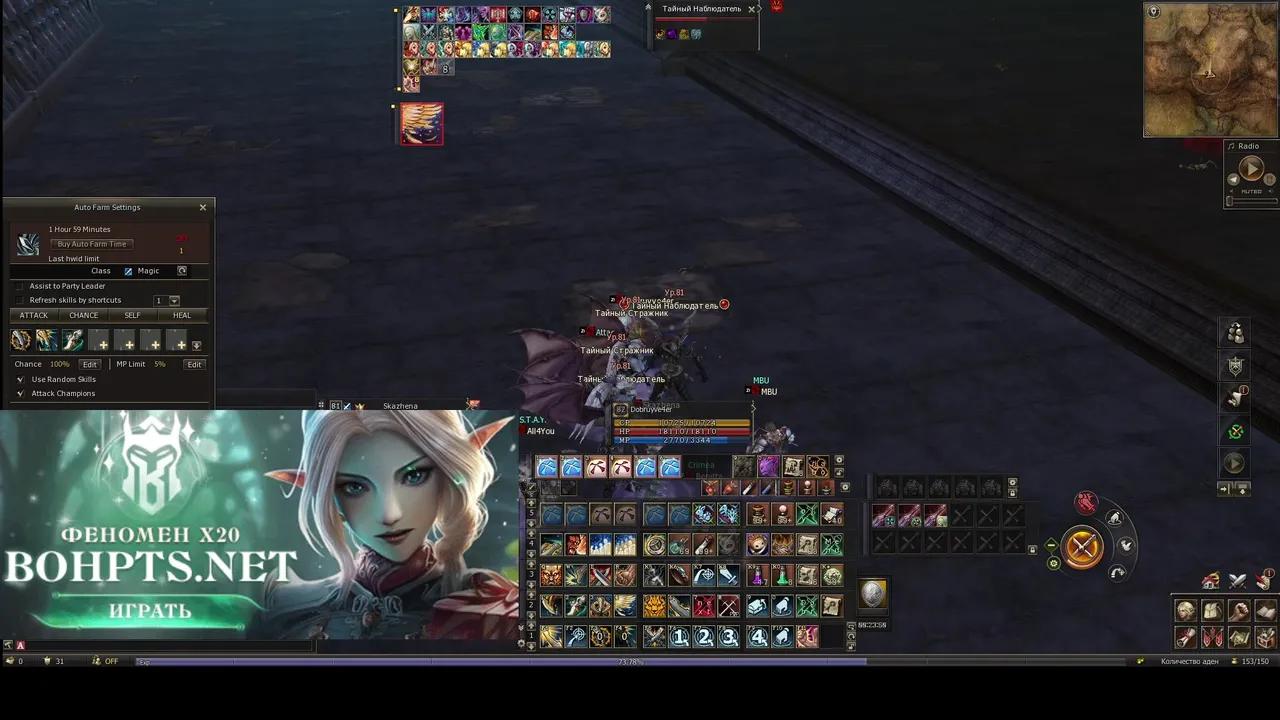Disable the Use Random Skills checkbox

20,380
